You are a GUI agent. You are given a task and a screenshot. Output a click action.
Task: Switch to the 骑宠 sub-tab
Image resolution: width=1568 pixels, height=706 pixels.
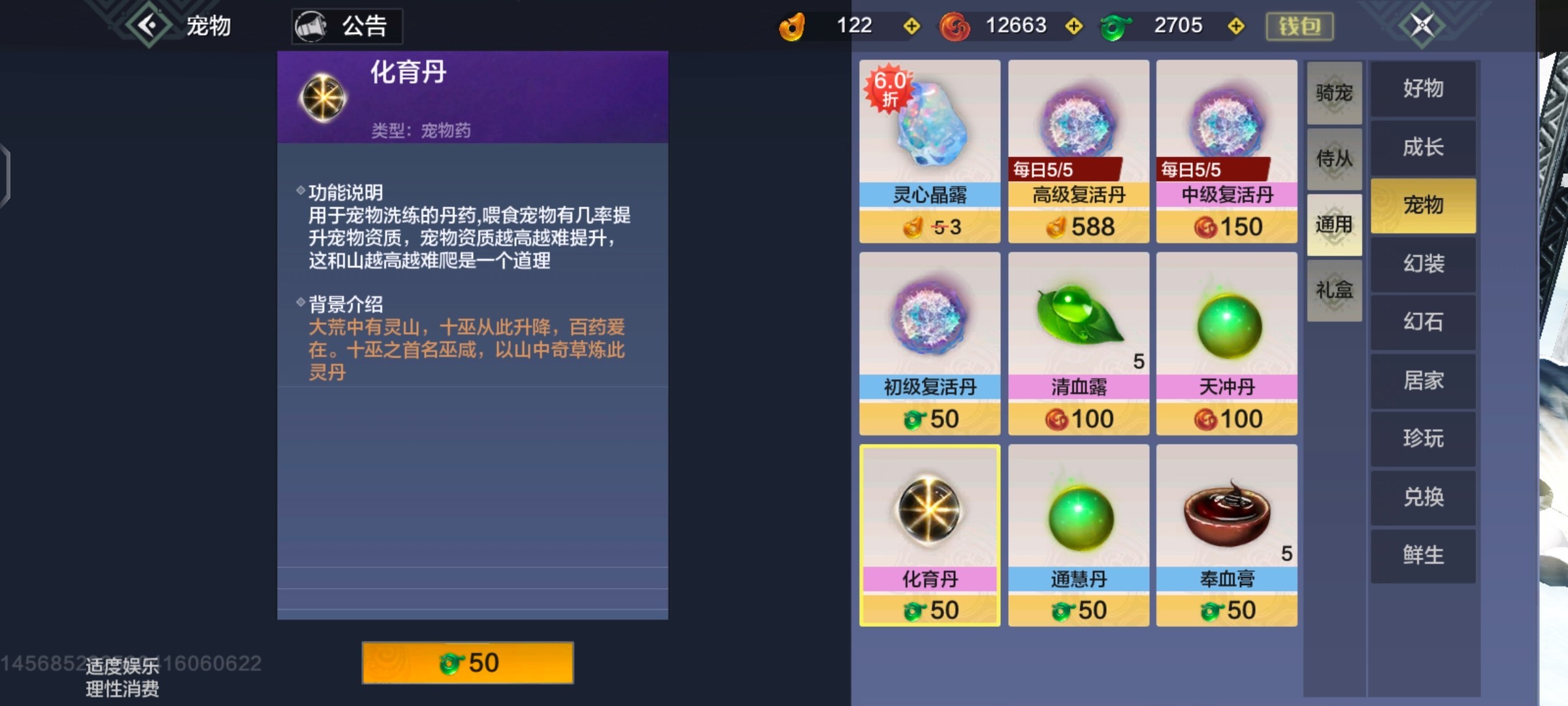click(1334, 93)
